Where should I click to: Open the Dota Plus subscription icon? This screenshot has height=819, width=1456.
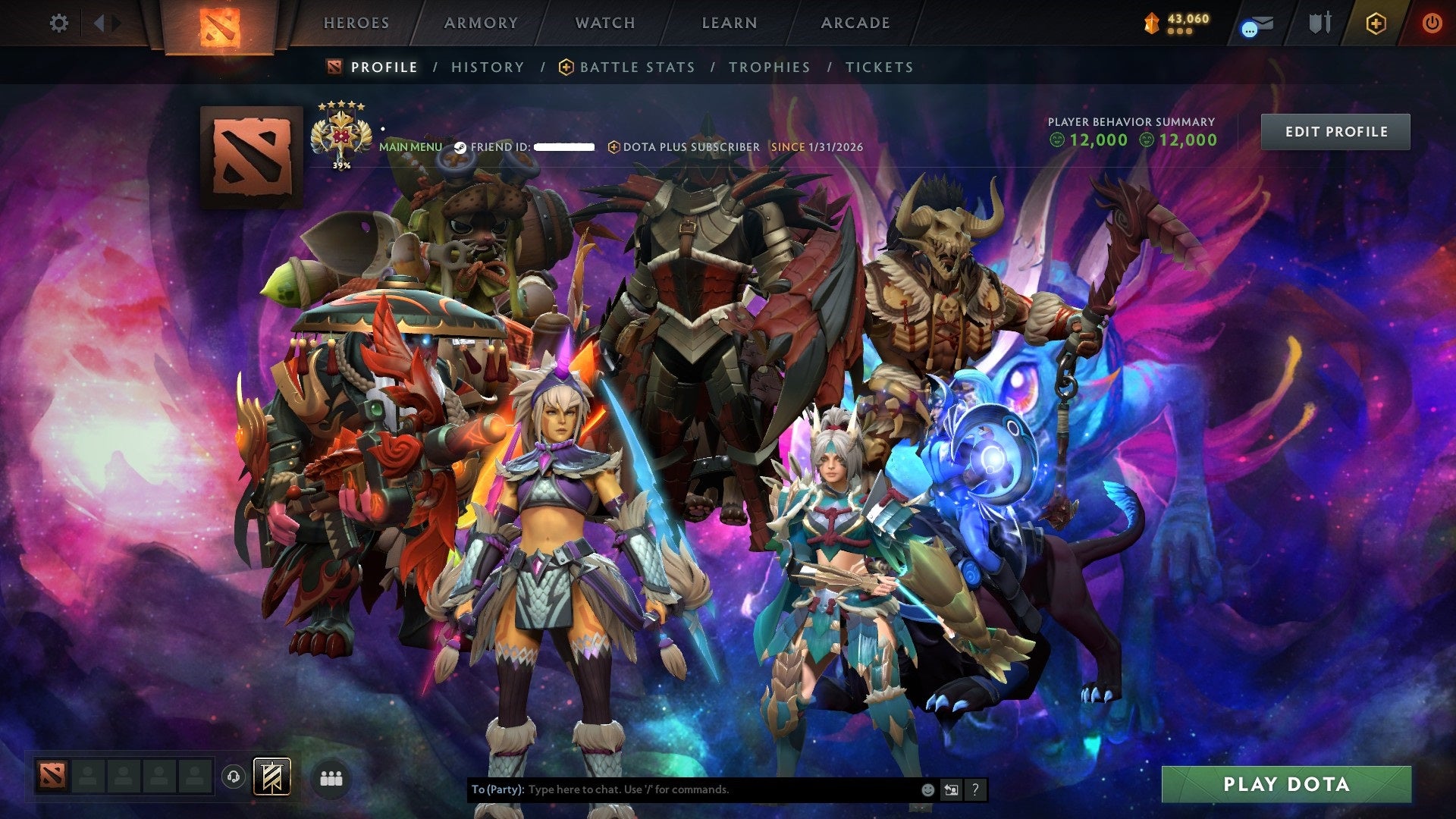click(1376, 24)
